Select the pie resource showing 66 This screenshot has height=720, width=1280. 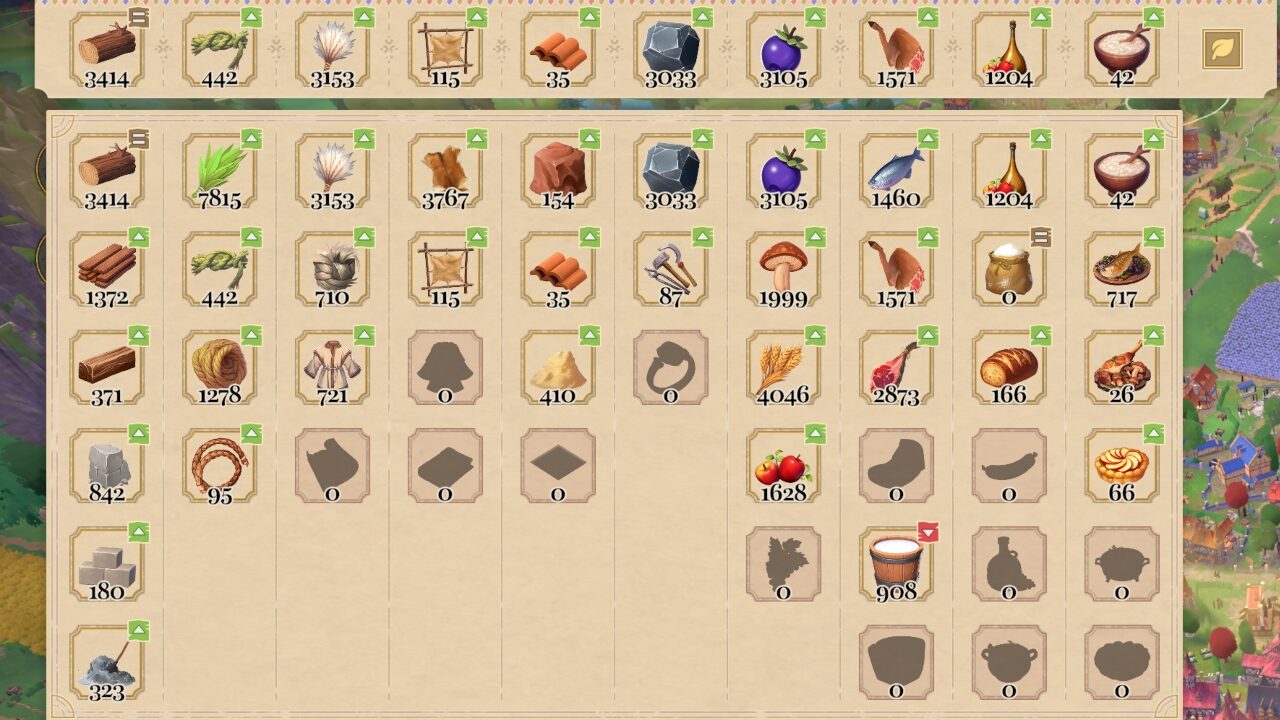tap(1122, 465)
